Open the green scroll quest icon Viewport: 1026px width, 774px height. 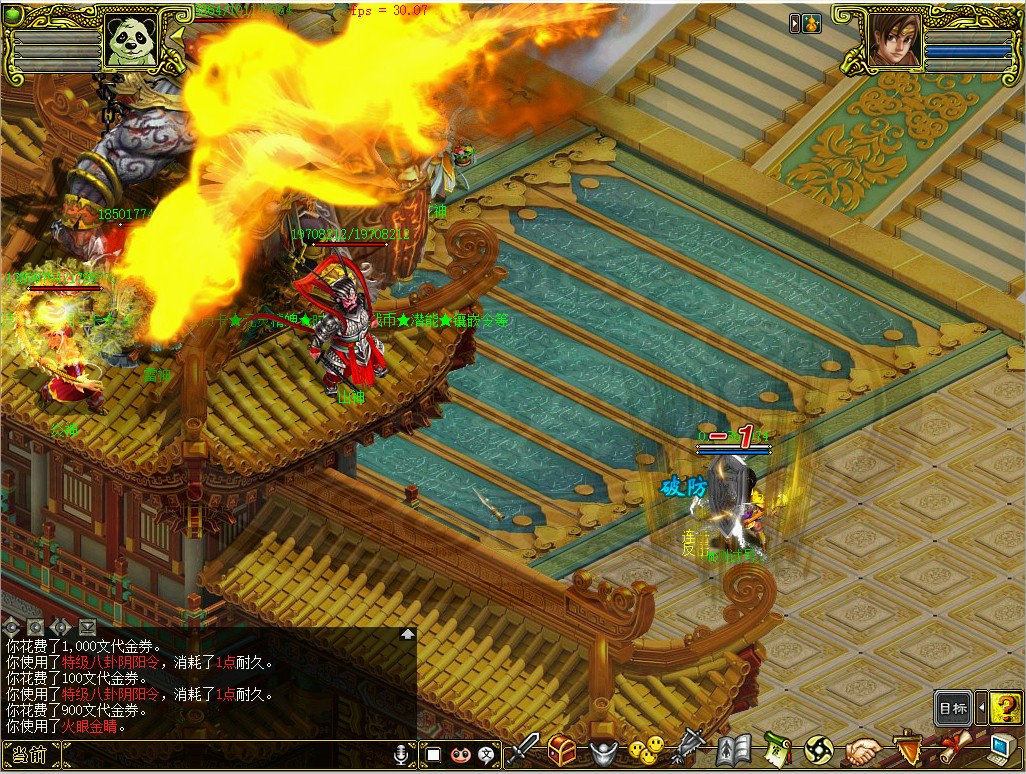coord(778,750)
